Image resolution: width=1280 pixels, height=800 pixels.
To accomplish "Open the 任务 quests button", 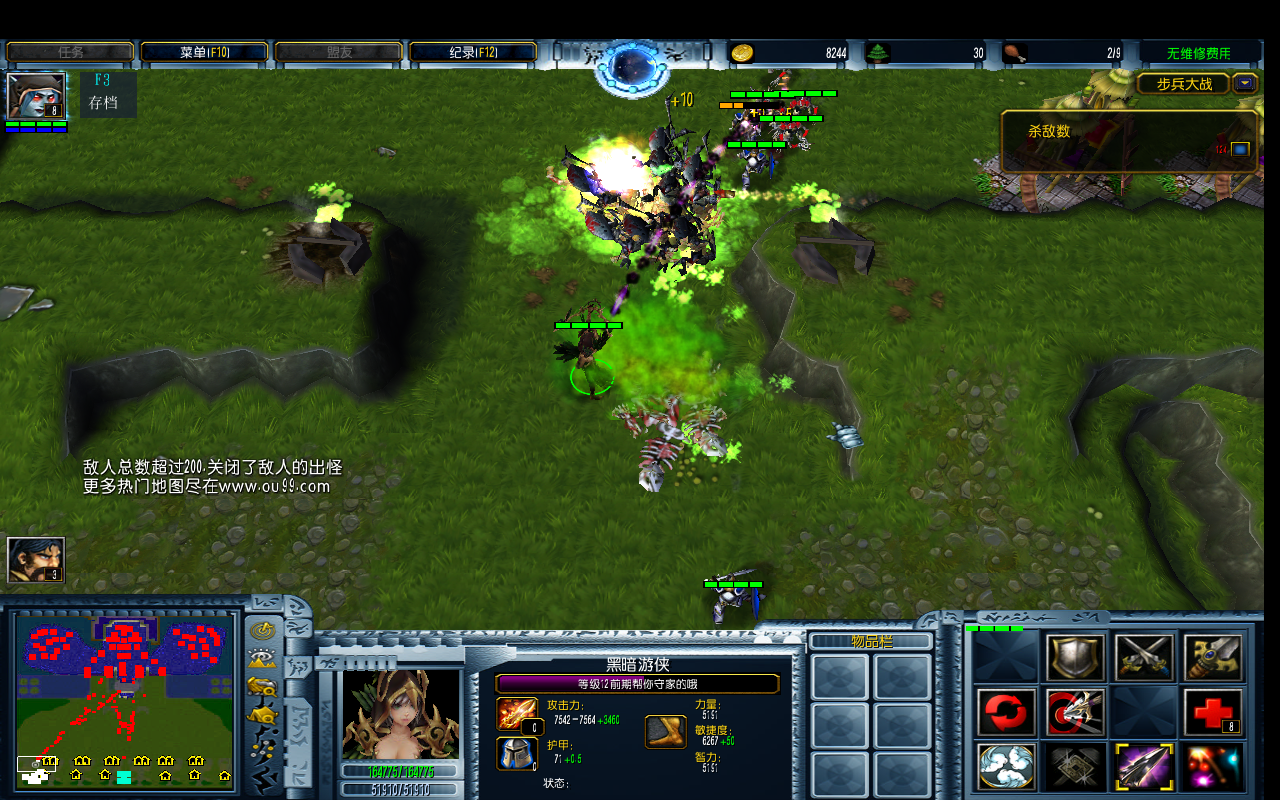I will [70, 52].
